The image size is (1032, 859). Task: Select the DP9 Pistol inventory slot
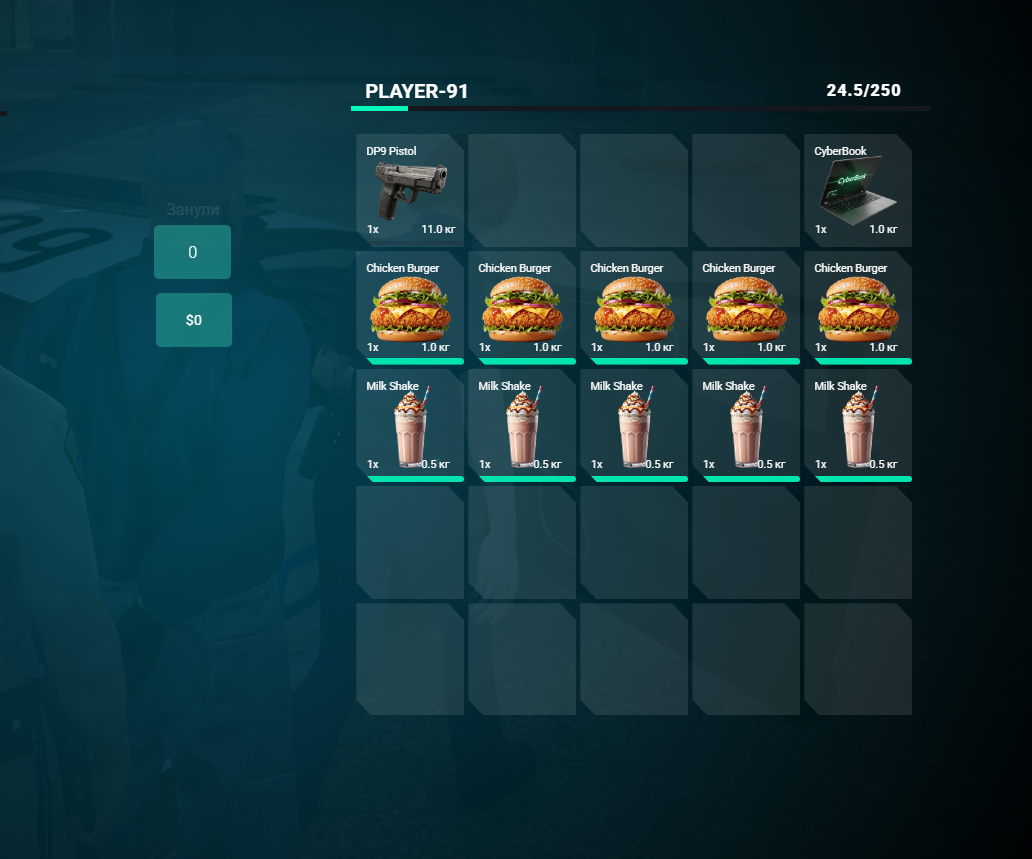click(x=410, y=190)
